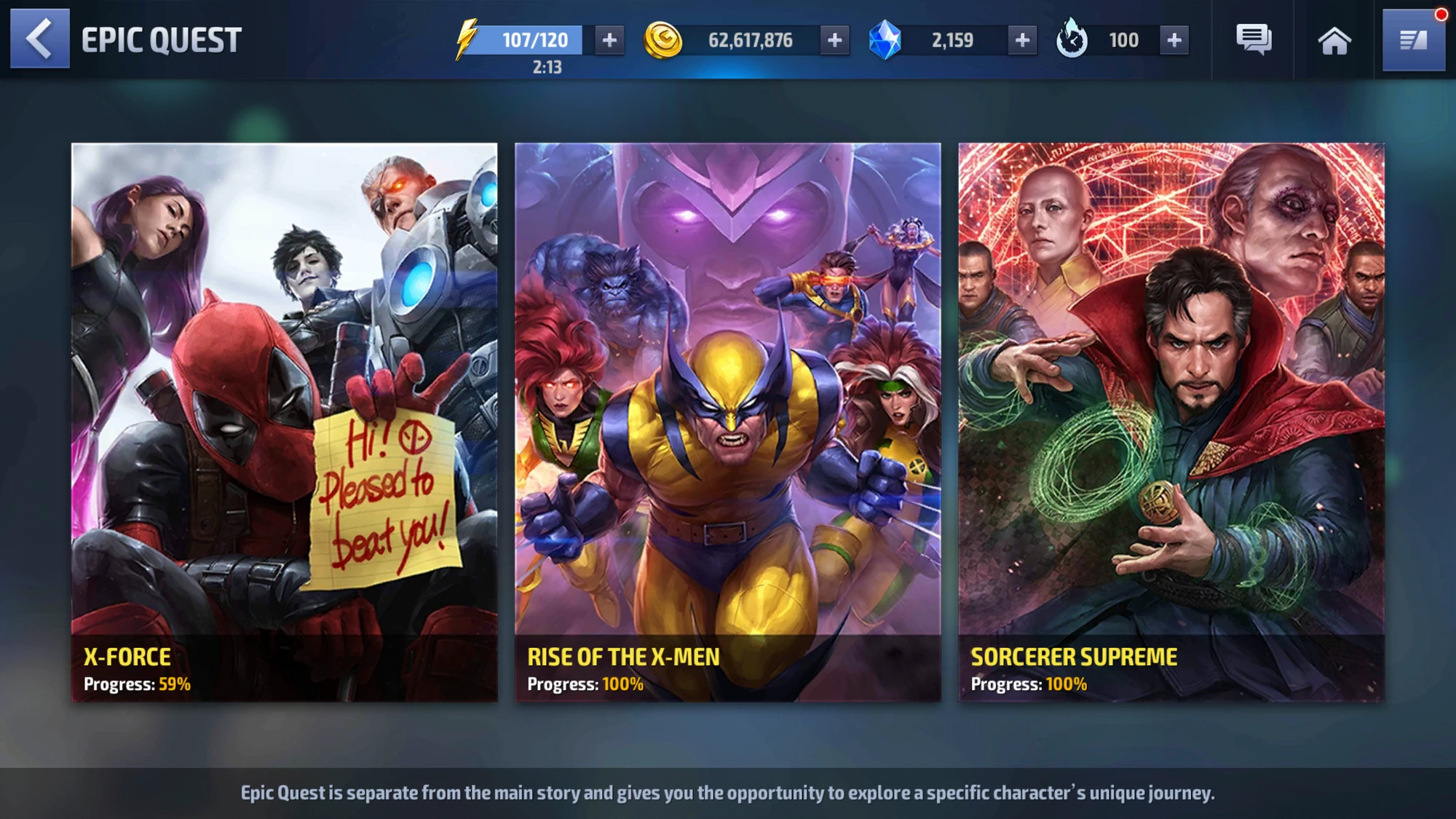Add charges with the rightmost plus button
The width and height of the screenshot is (1456, 819).
[1173, 40]
